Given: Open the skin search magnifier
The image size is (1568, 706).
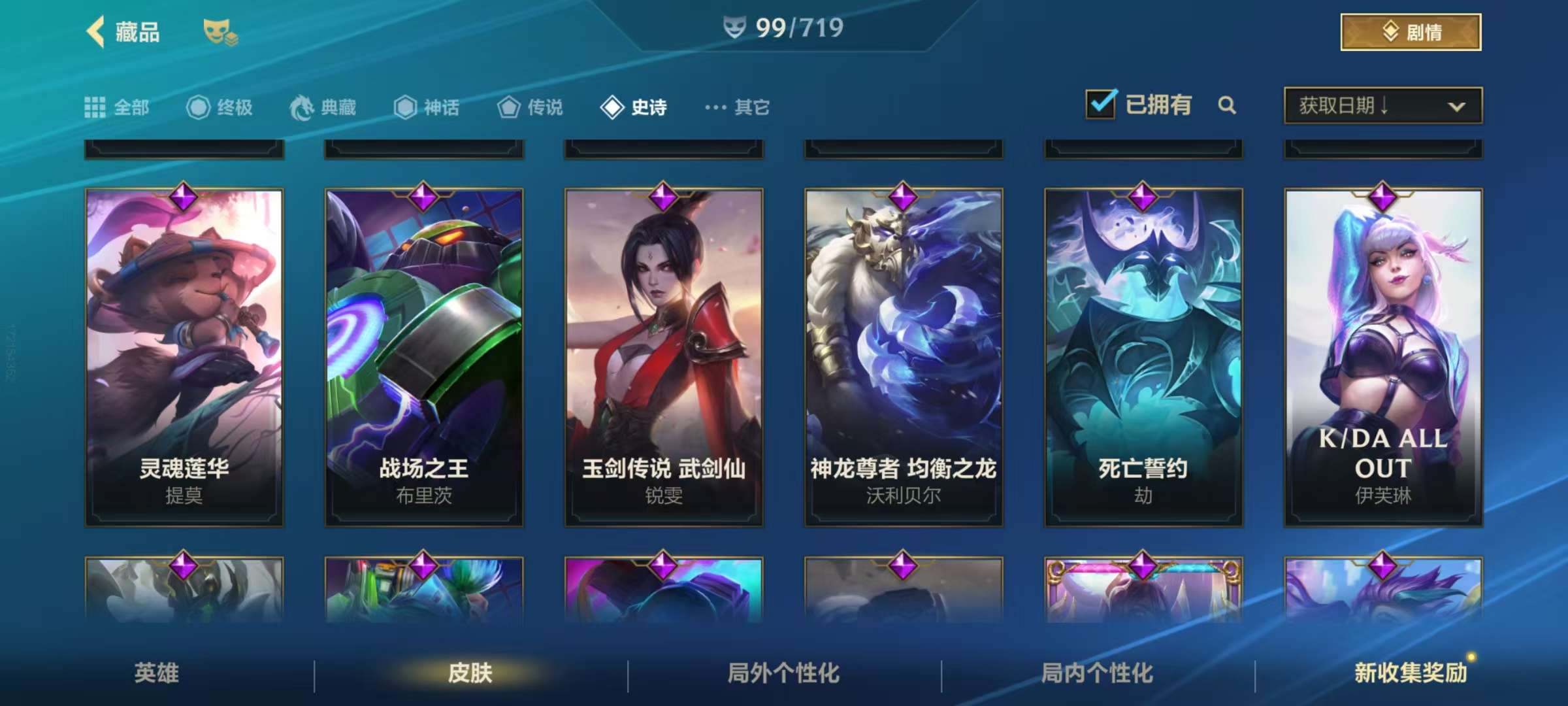Looking at the screenshot, I should pos(1227,105).
